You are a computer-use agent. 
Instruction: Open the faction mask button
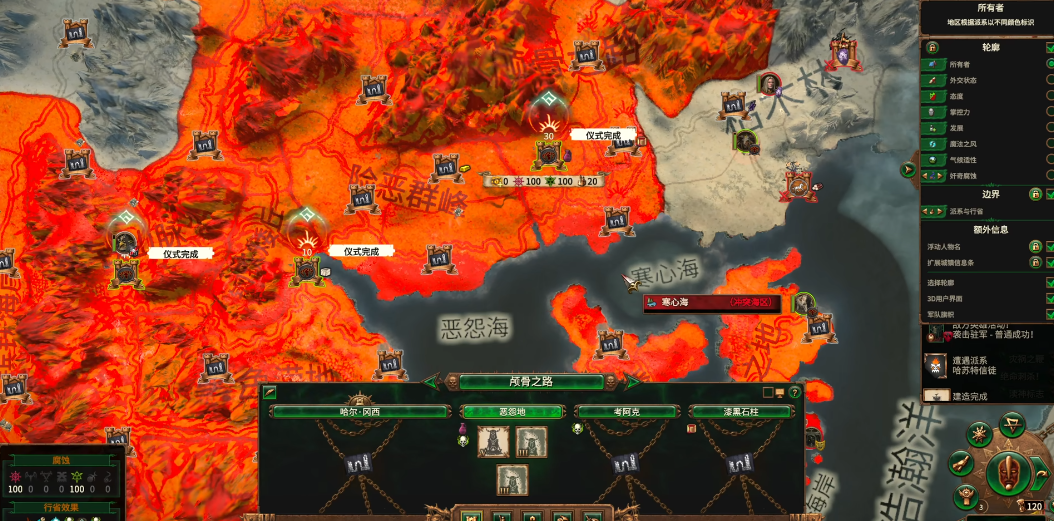[x=1009, y=473]
